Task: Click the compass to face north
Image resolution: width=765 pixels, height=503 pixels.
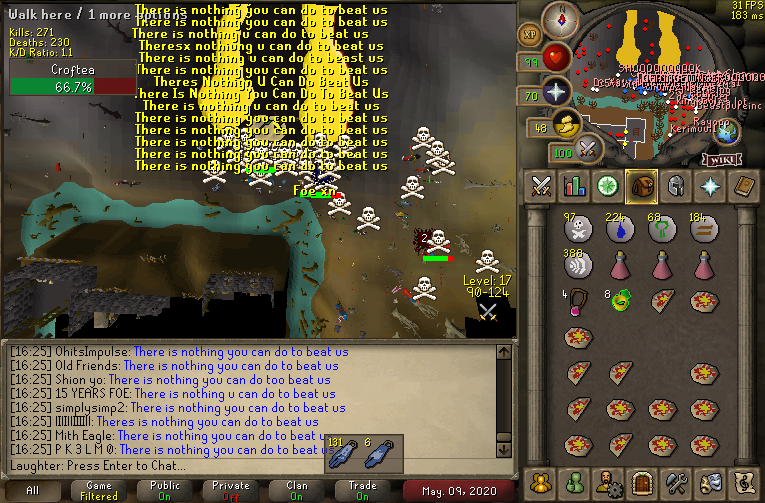Action: coord(560,17)
